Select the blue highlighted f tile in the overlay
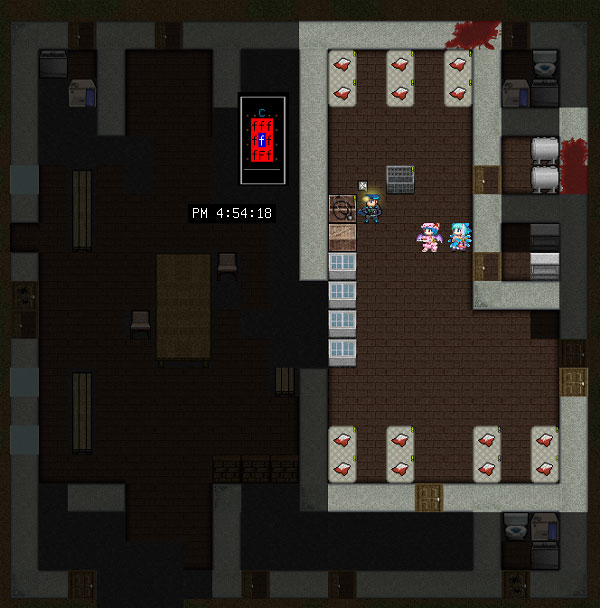This screenshot has height=608, width=600. coord(262,141)
